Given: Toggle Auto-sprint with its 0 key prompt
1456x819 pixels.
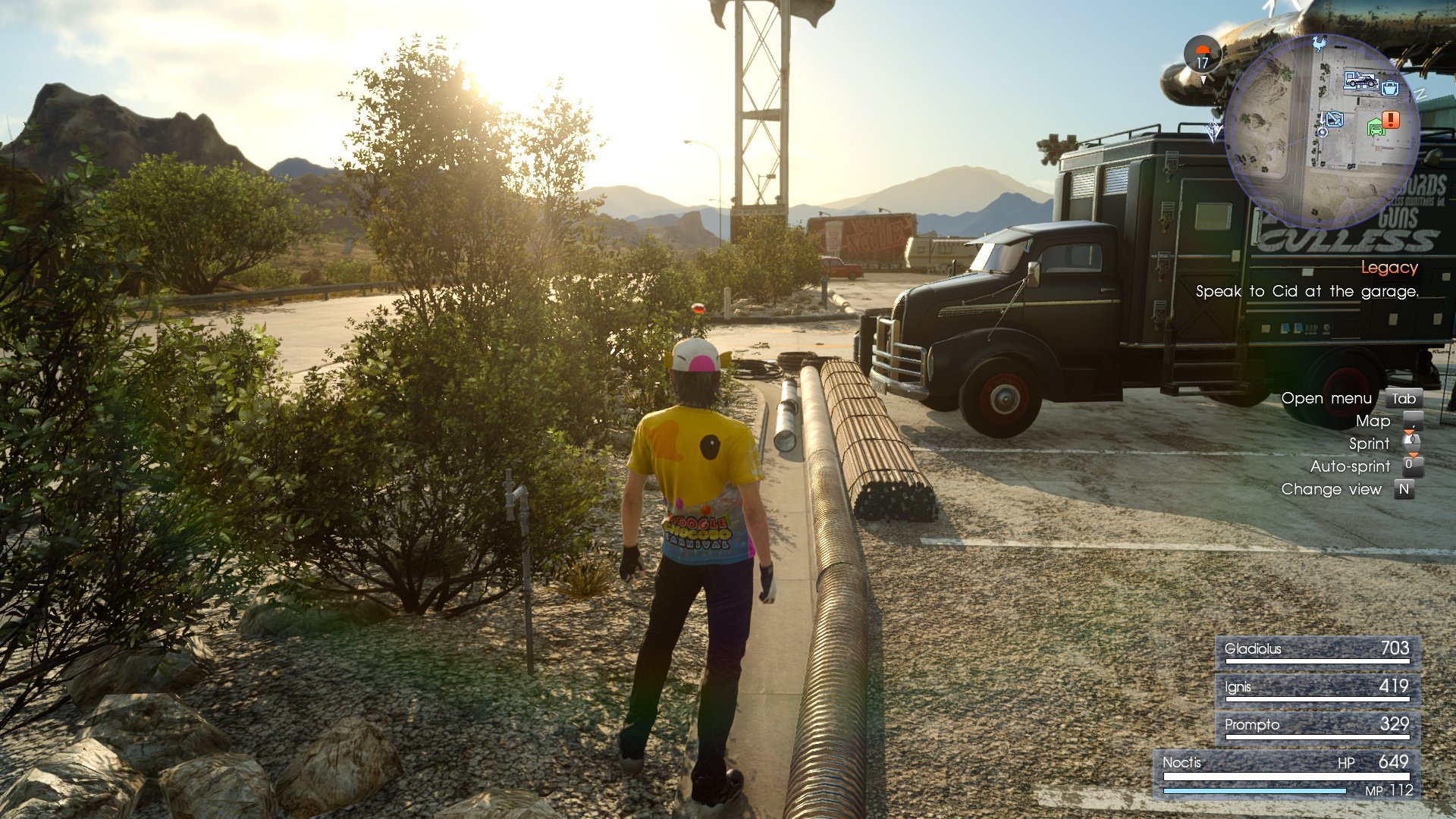Looking at the screenshot, I should [1413, 464].
